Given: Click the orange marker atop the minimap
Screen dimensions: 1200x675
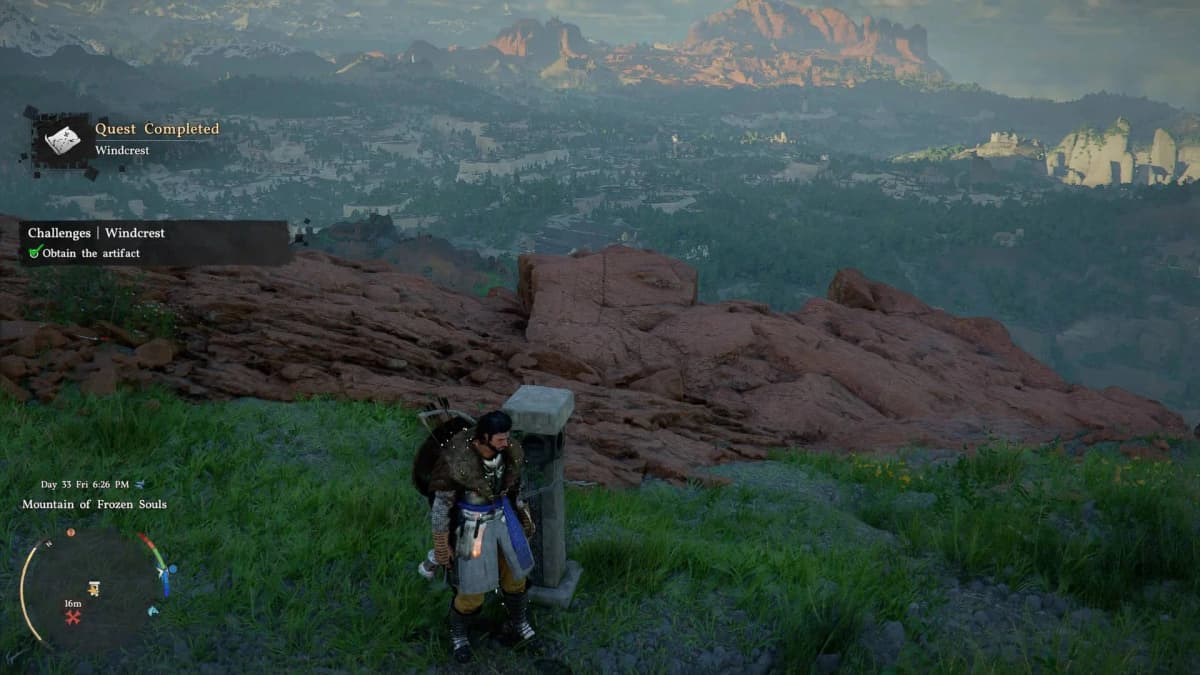Looking at the screenshot, I should click(x=71, y=533).
